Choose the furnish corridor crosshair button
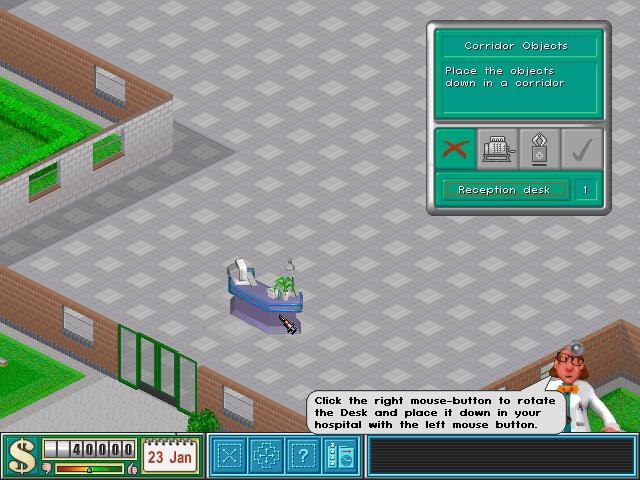Image resolution: width=640 pixels, height=480 pixels. pyautogui.click(x=265, y=456)
